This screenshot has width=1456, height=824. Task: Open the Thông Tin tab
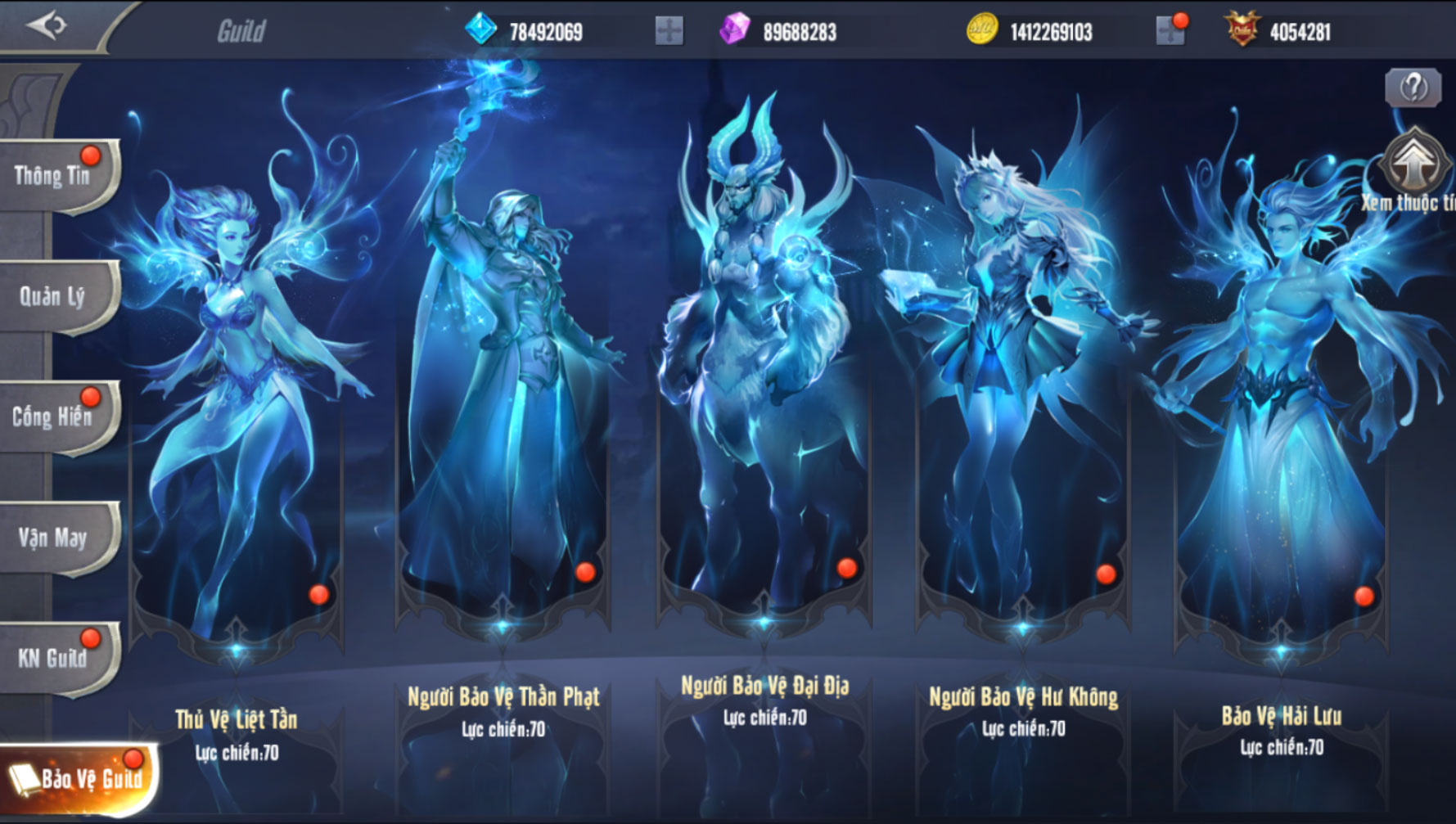[54, 176]
